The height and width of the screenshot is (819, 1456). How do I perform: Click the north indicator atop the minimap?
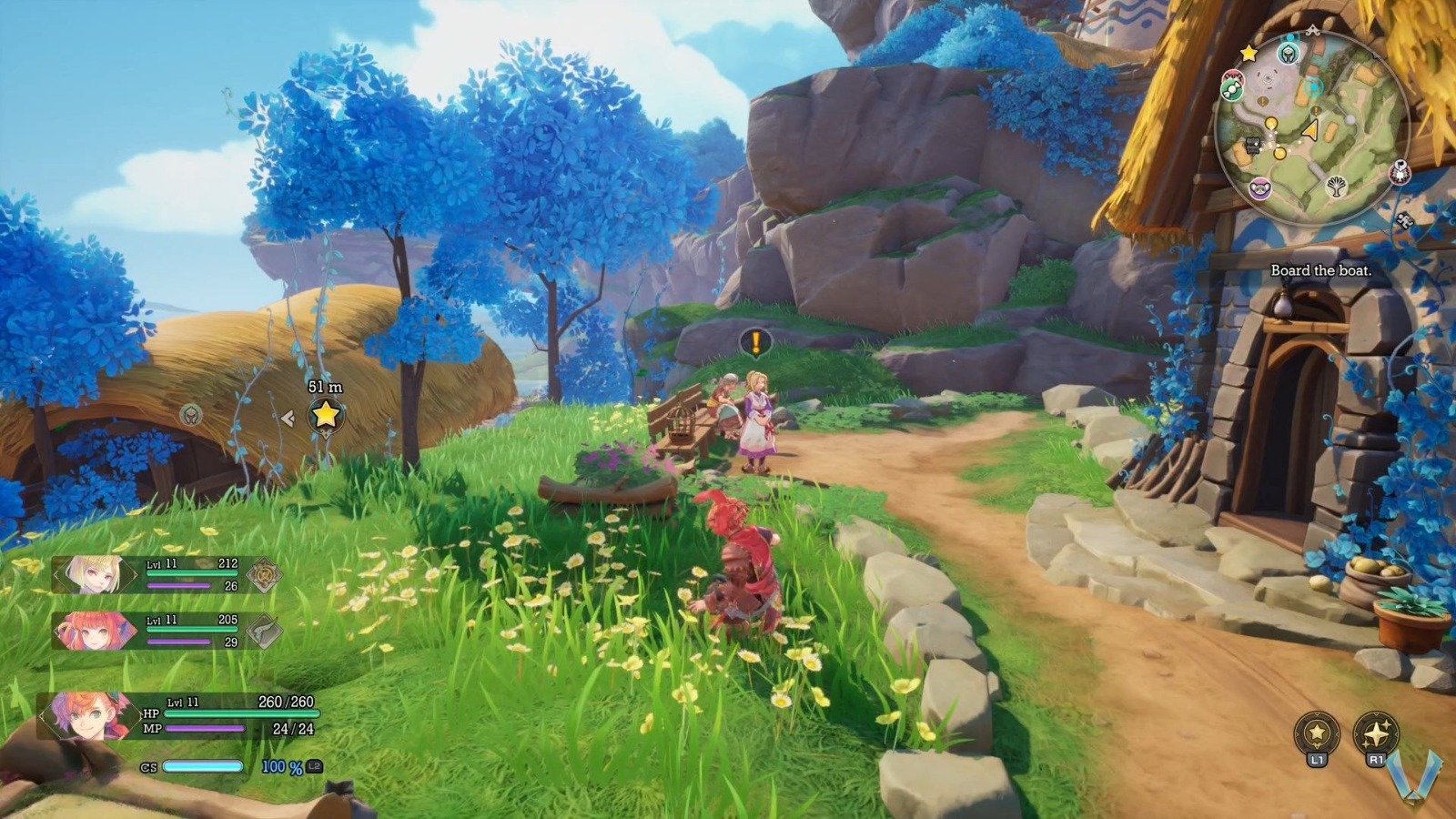click(x=1313, y=29)
